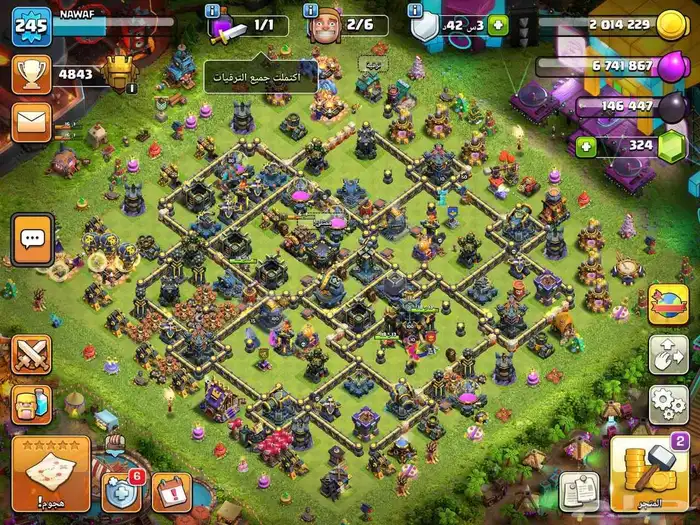Tap the Attack map button
The image size is (700, 525).
50,472
